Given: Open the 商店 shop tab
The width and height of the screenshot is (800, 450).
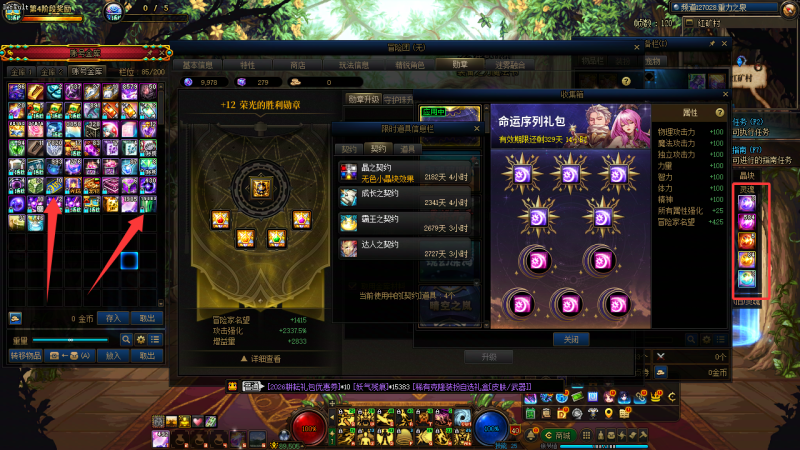Looking at the screenshot, I should (298, 65).
